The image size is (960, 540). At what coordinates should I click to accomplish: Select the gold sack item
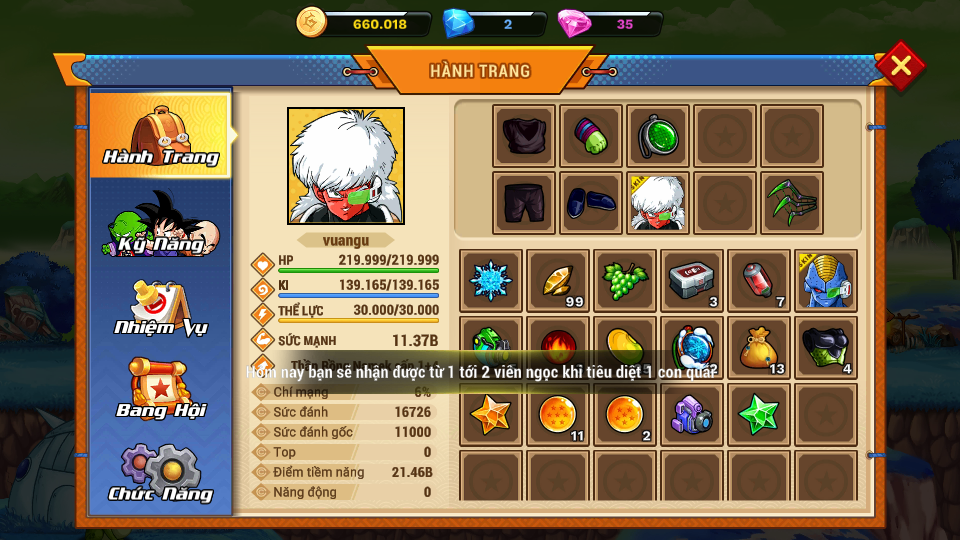coord(759,347)
